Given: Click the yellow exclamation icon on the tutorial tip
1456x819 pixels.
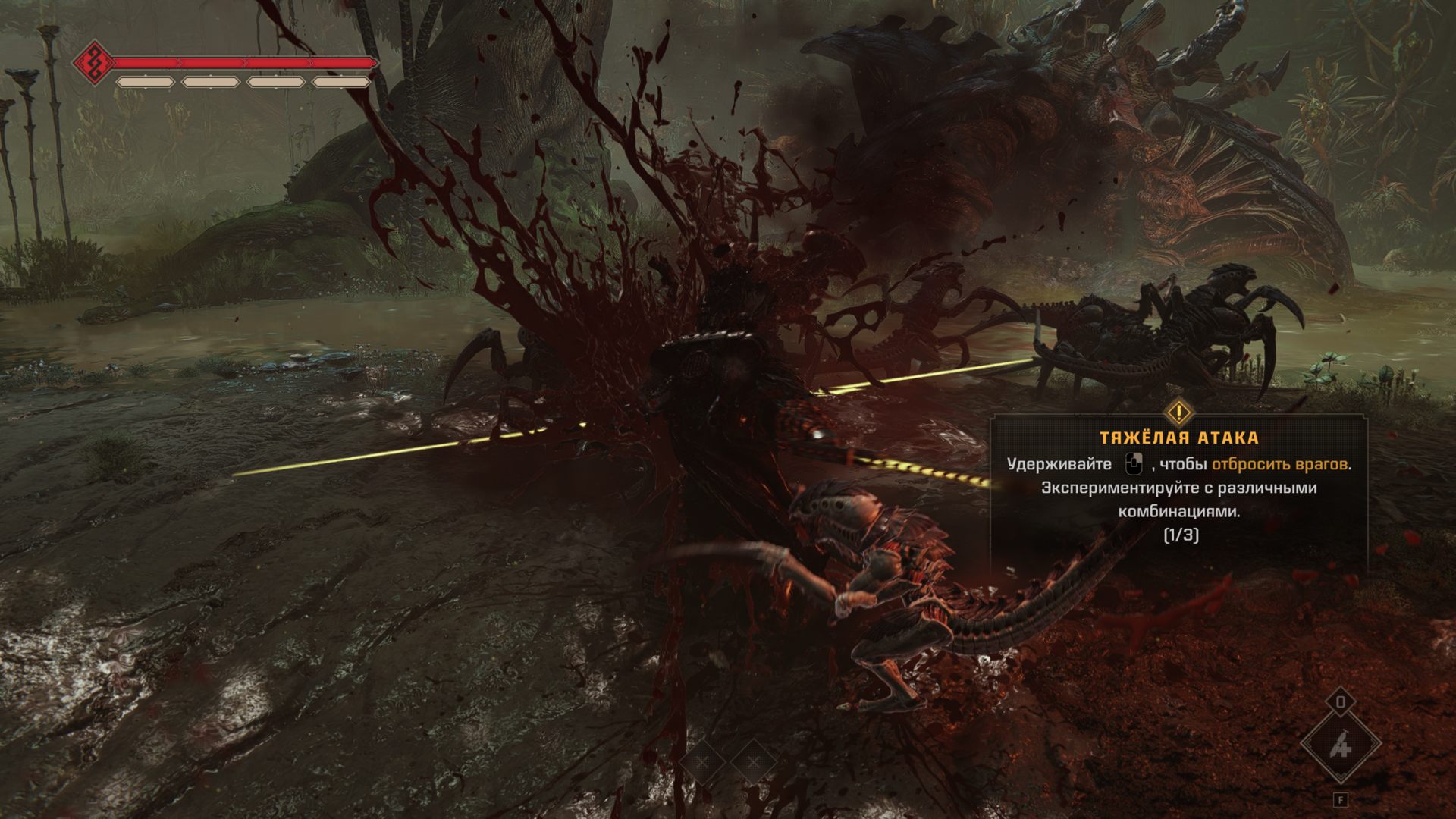Looking at the screenshot, I should [x=1179, y=413].
